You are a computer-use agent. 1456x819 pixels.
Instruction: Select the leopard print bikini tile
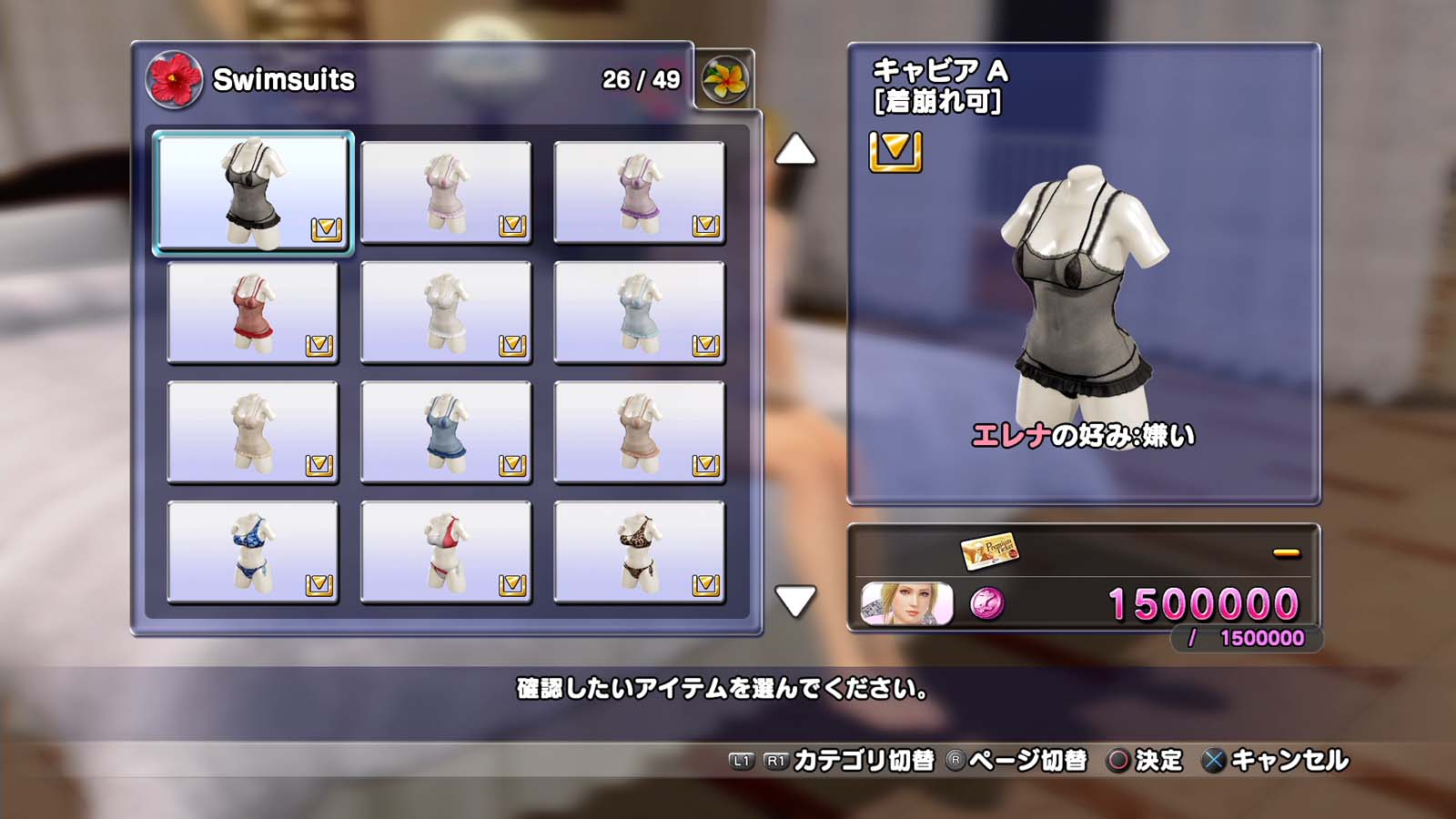pyautogui.click(x=639, y=552)
